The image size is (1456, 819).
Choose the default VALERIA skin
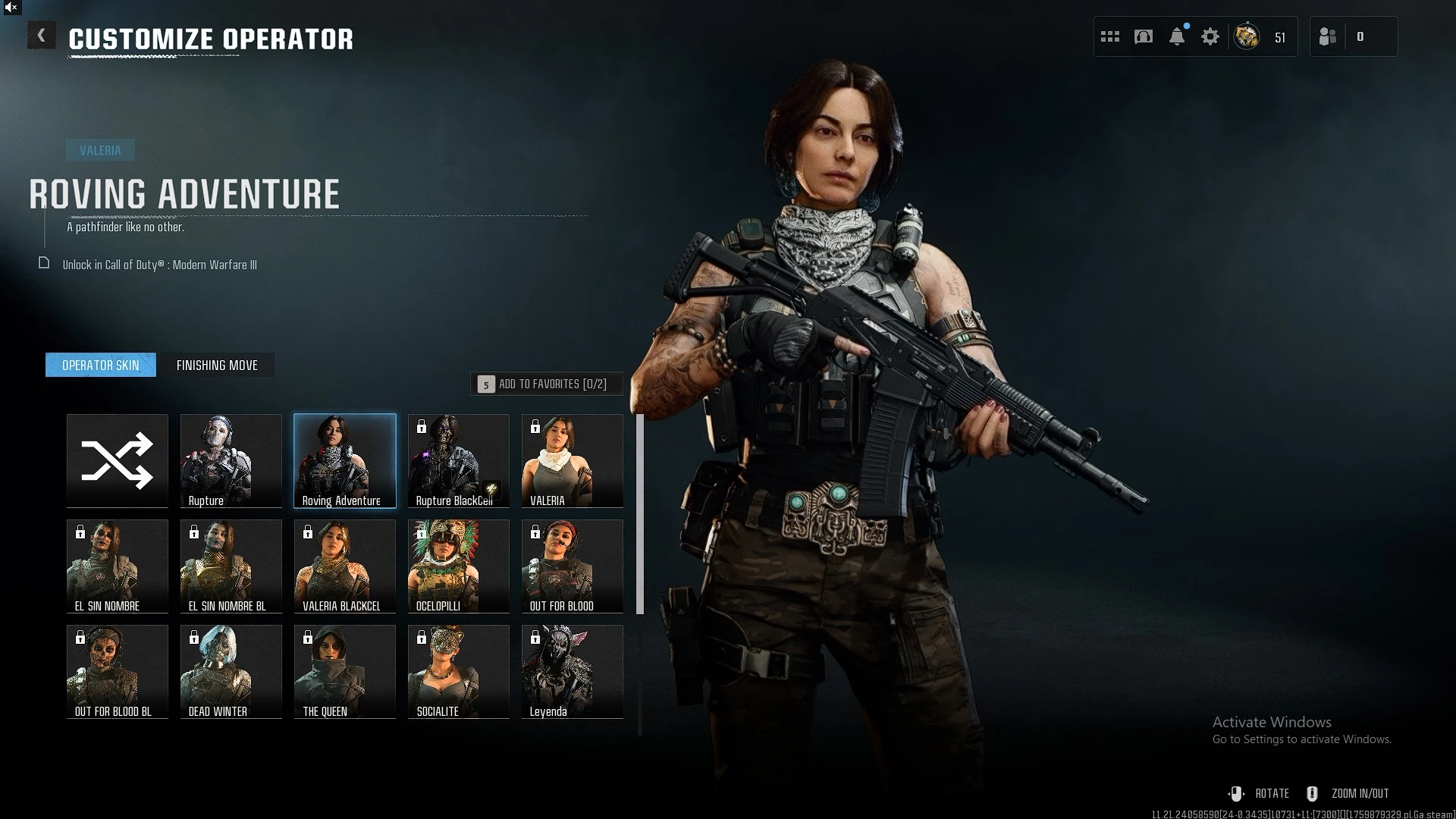tap(573, 460)
